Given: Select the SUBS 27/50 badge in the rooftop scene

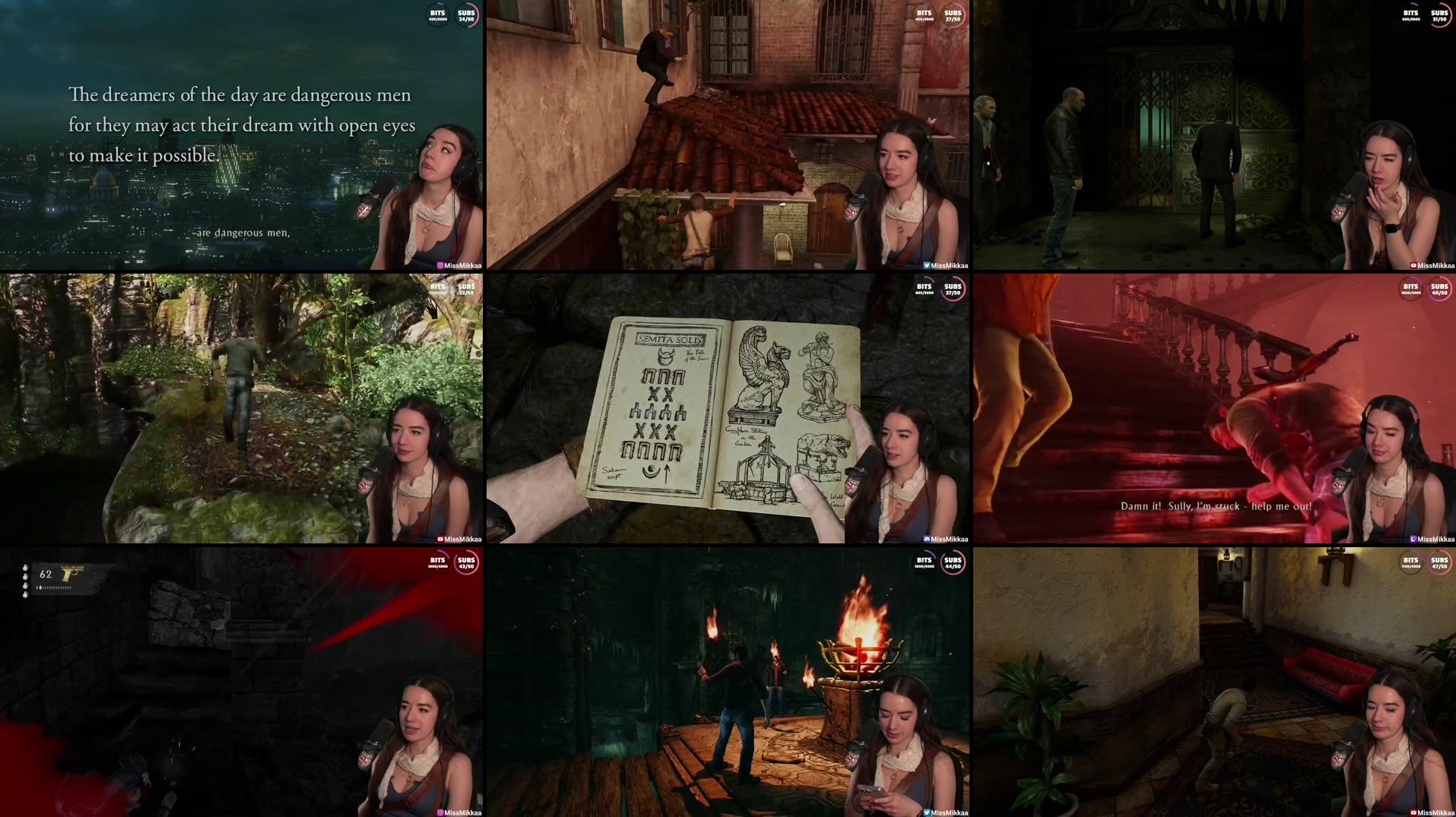Looking at the screenshot, I should point(952,13).
